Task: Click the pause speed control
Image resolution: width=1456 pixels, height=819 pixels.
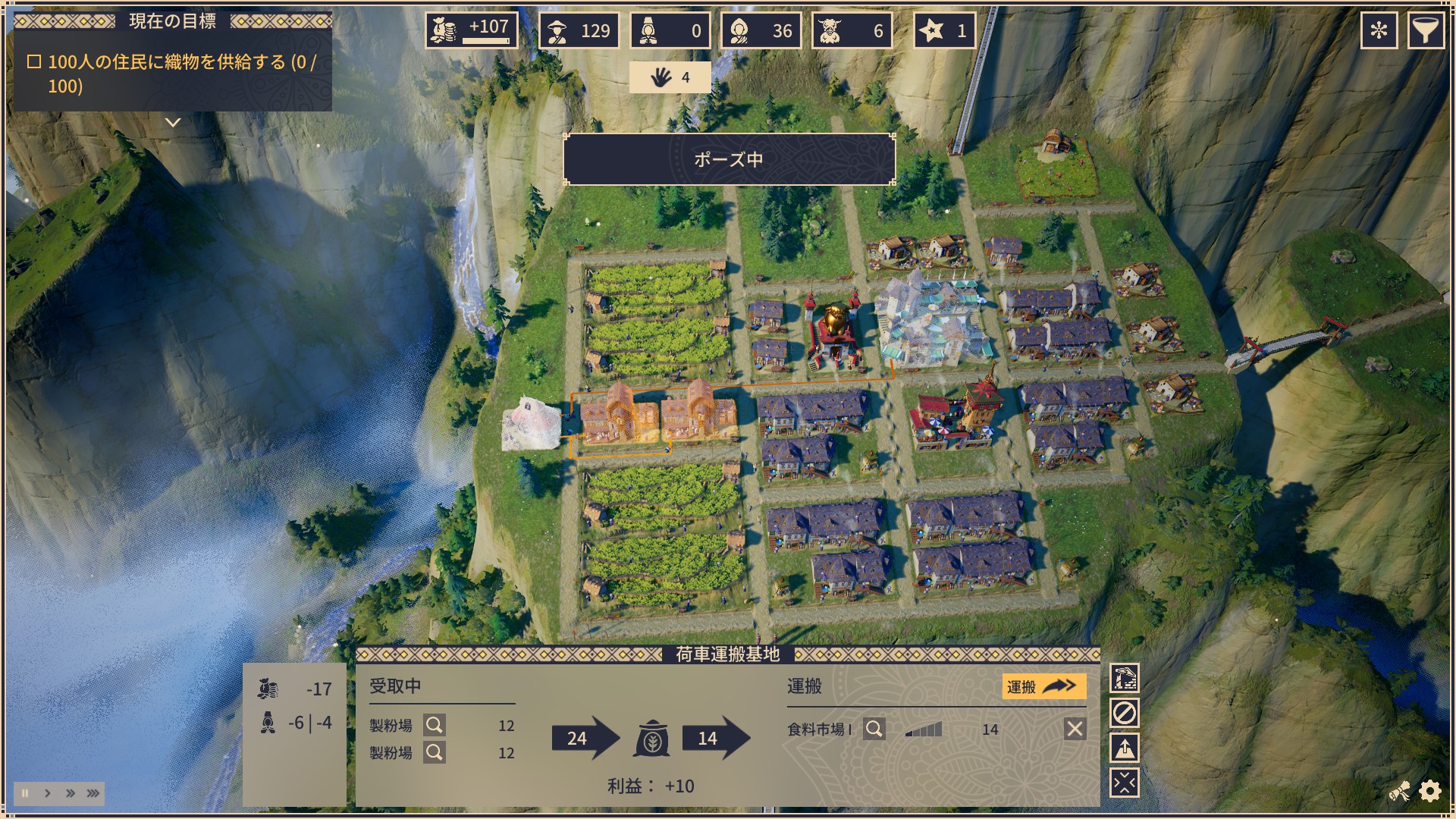Action: click(25, 793)
